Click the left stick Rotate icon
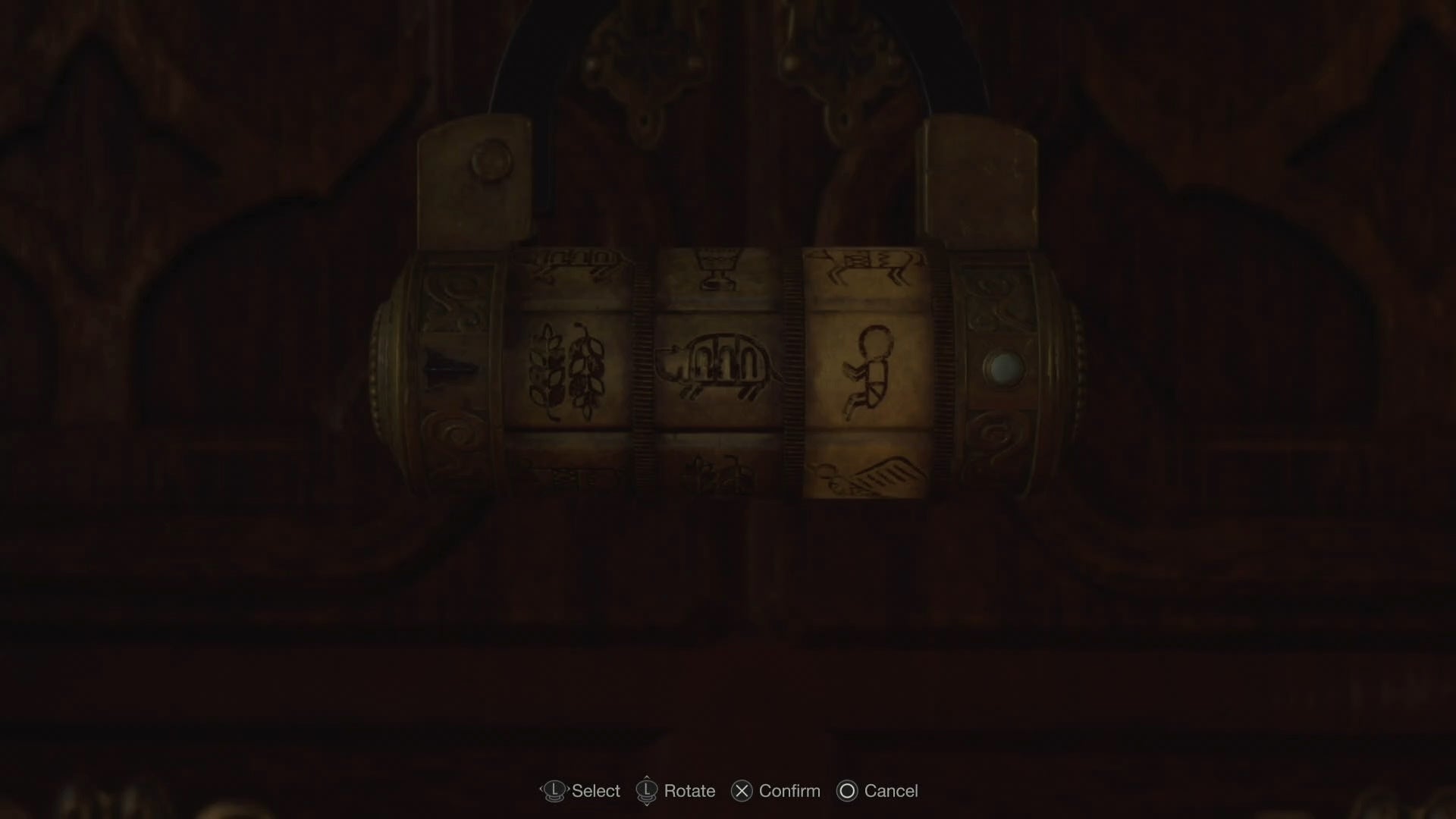This screenshot has width=1456, height=819. click(x=646, y=790)
